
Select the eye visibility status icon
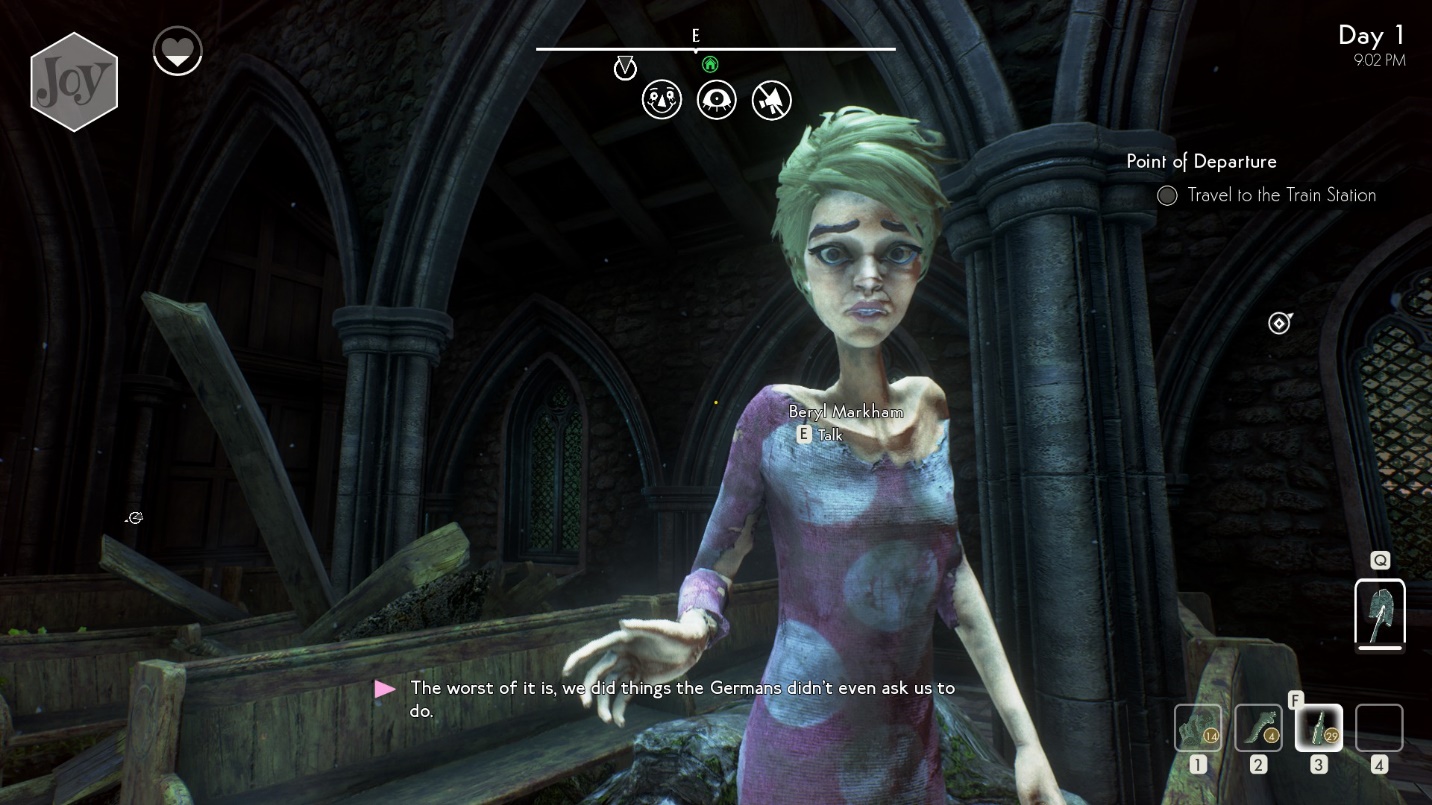click(x=717, y=100)
